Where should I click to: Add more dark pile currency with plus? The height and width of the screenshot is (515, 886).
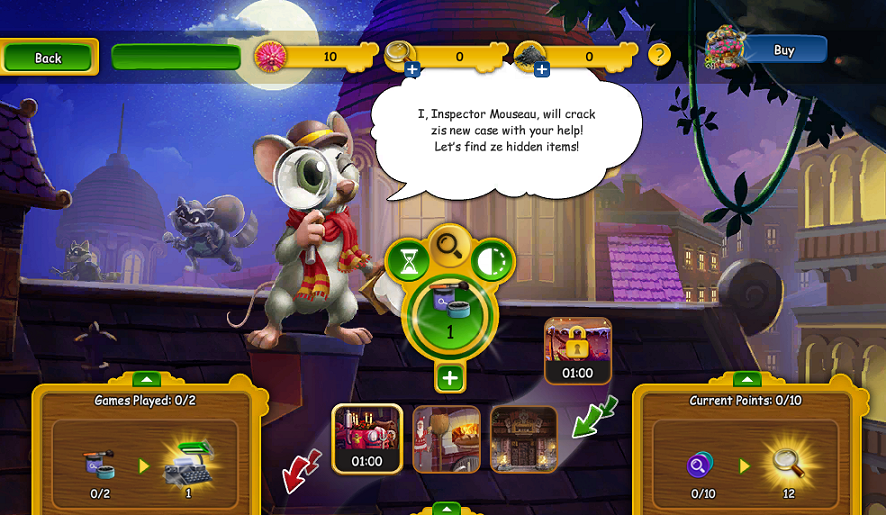click(x=541, y=69)
